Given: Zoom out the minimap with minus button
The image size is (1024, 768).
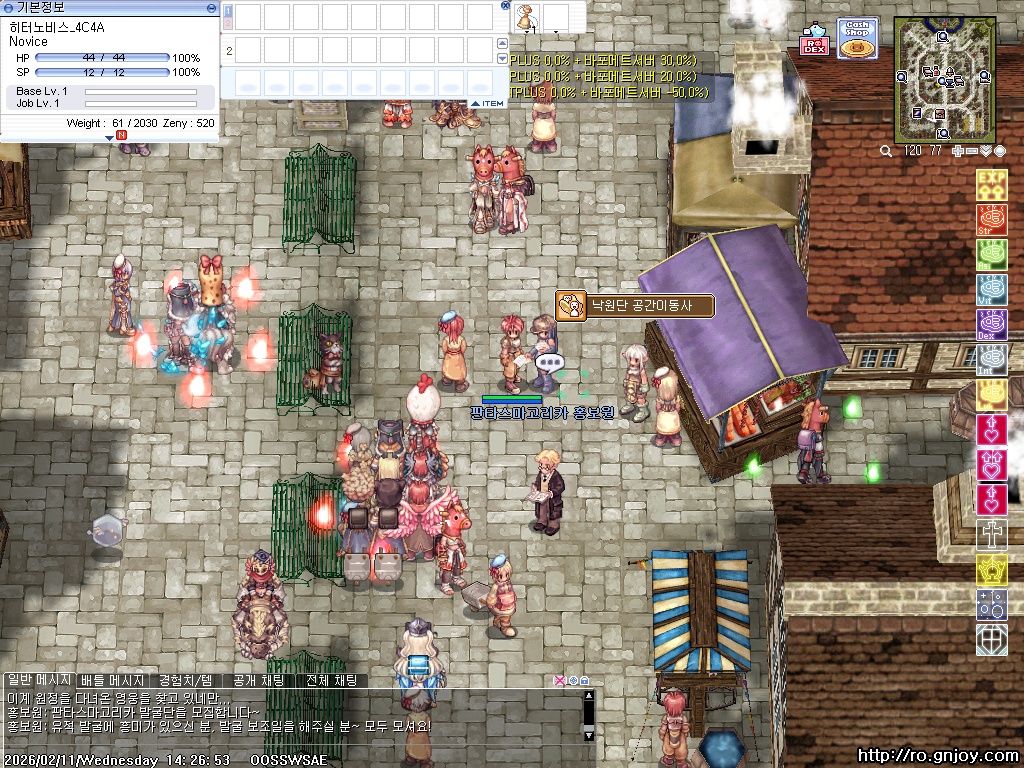Looking at the screenshot, I should 972,151.
